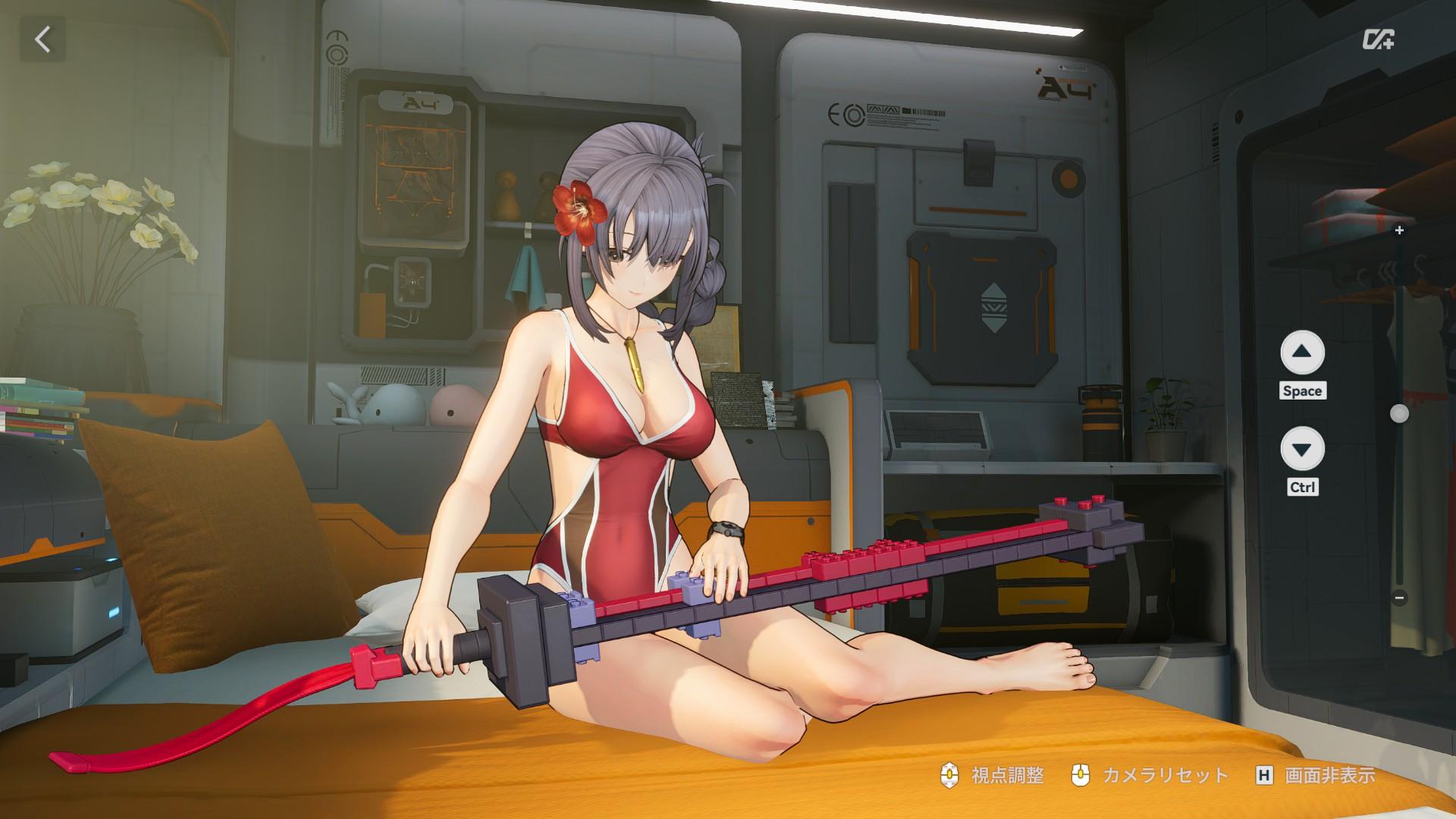Click the minus icon below the zoom slider
Viewport: 1456px width, 819px height.
[x=1399, y=597]
